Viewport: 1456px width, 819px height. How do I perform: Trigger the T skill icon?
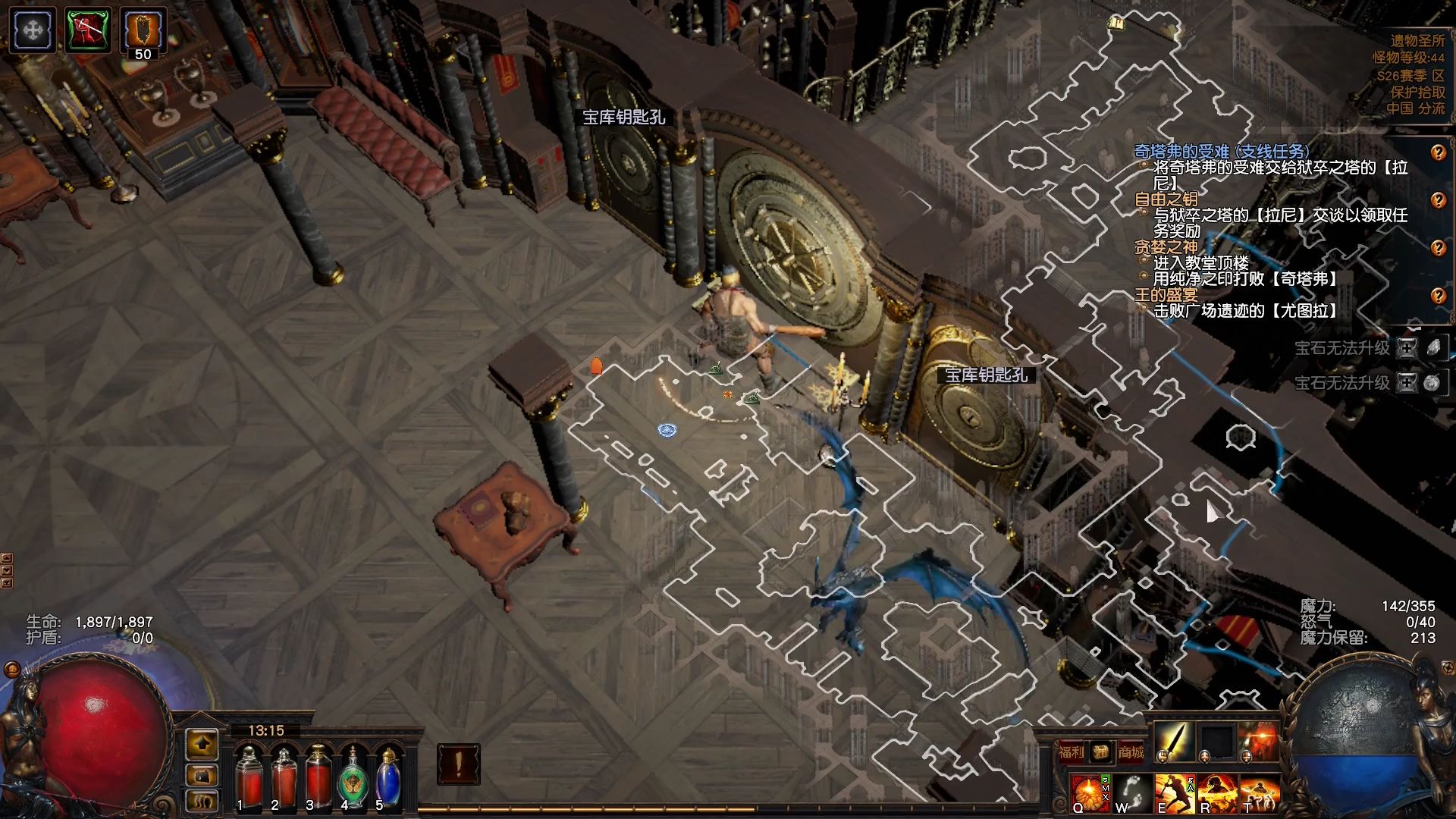(x=1258, y=793)
